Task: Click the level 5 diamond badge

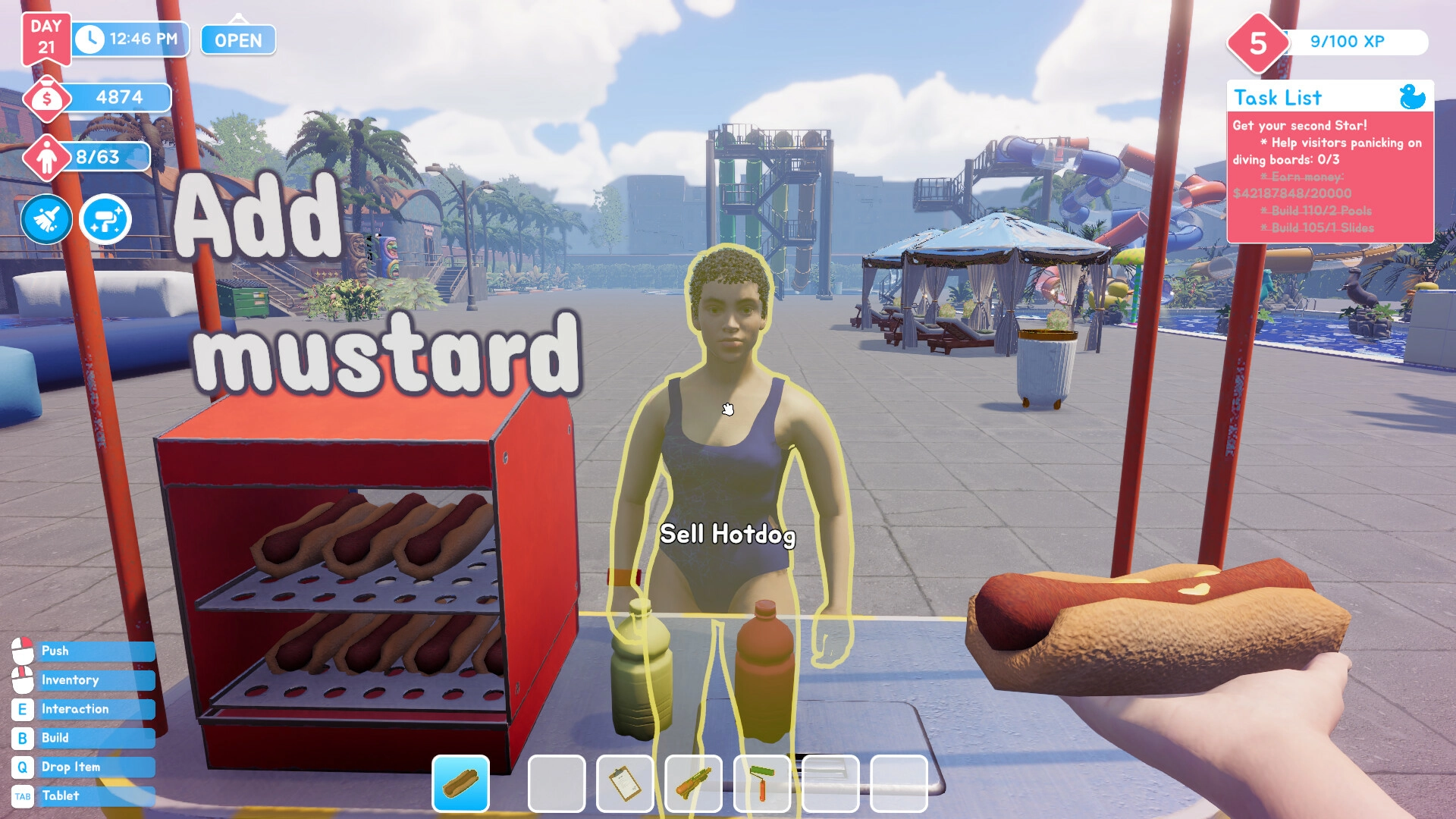Action: pyautogui.click(x=1257, y=43)
